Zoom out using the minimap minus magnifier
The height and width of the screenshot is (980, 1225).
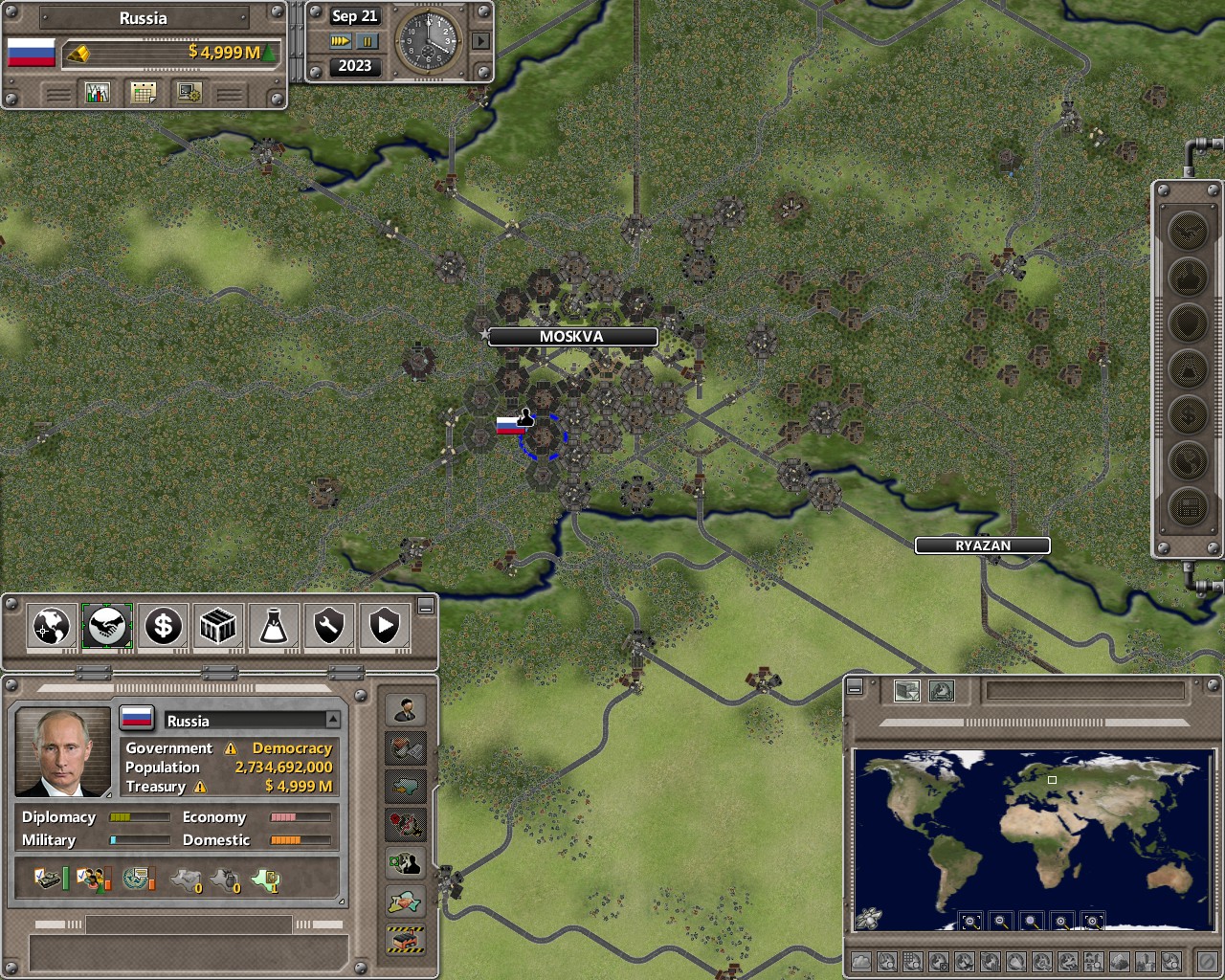click(1000, 921)
